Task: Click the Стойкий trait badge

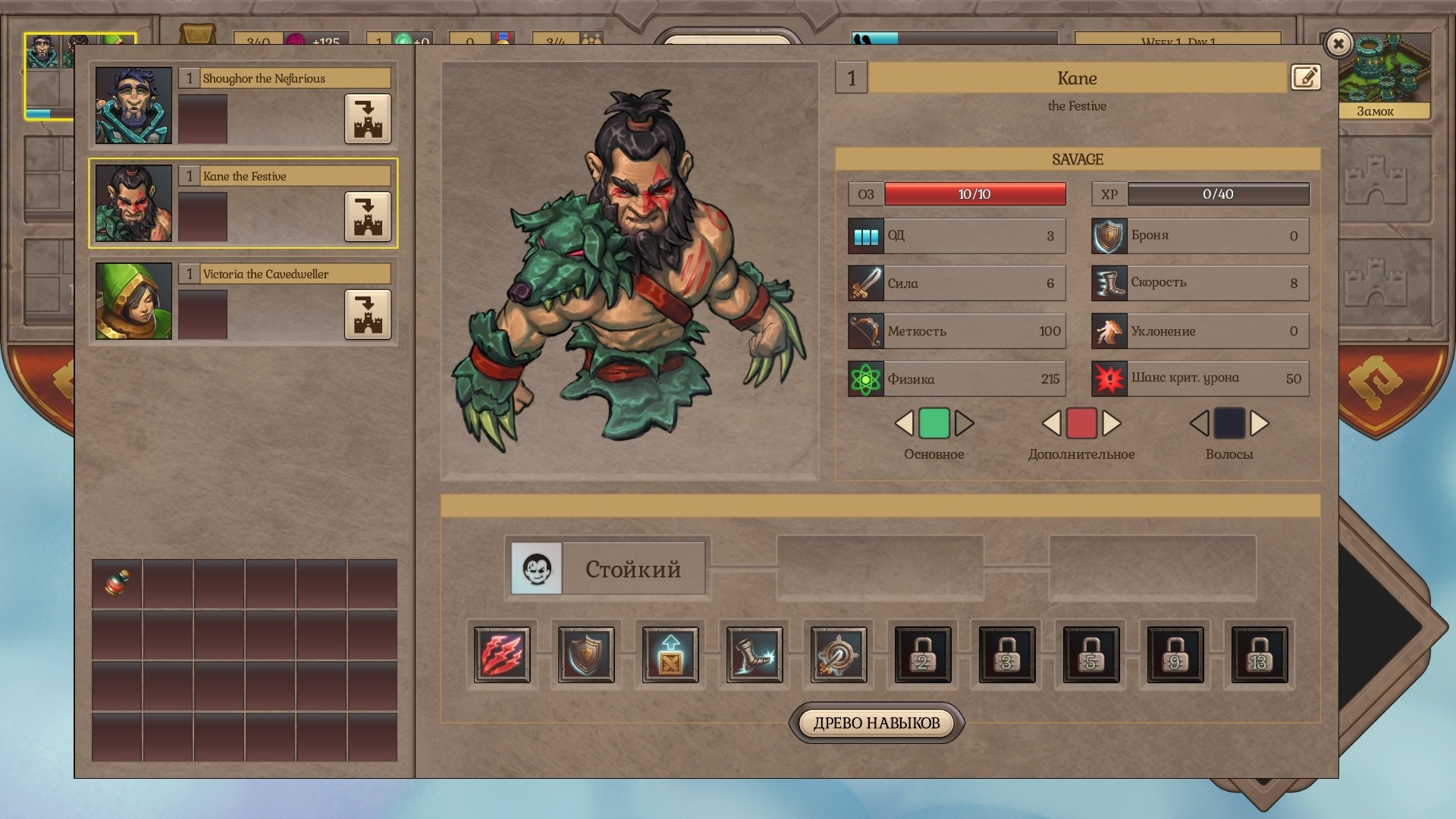Action: click(607, 569)
